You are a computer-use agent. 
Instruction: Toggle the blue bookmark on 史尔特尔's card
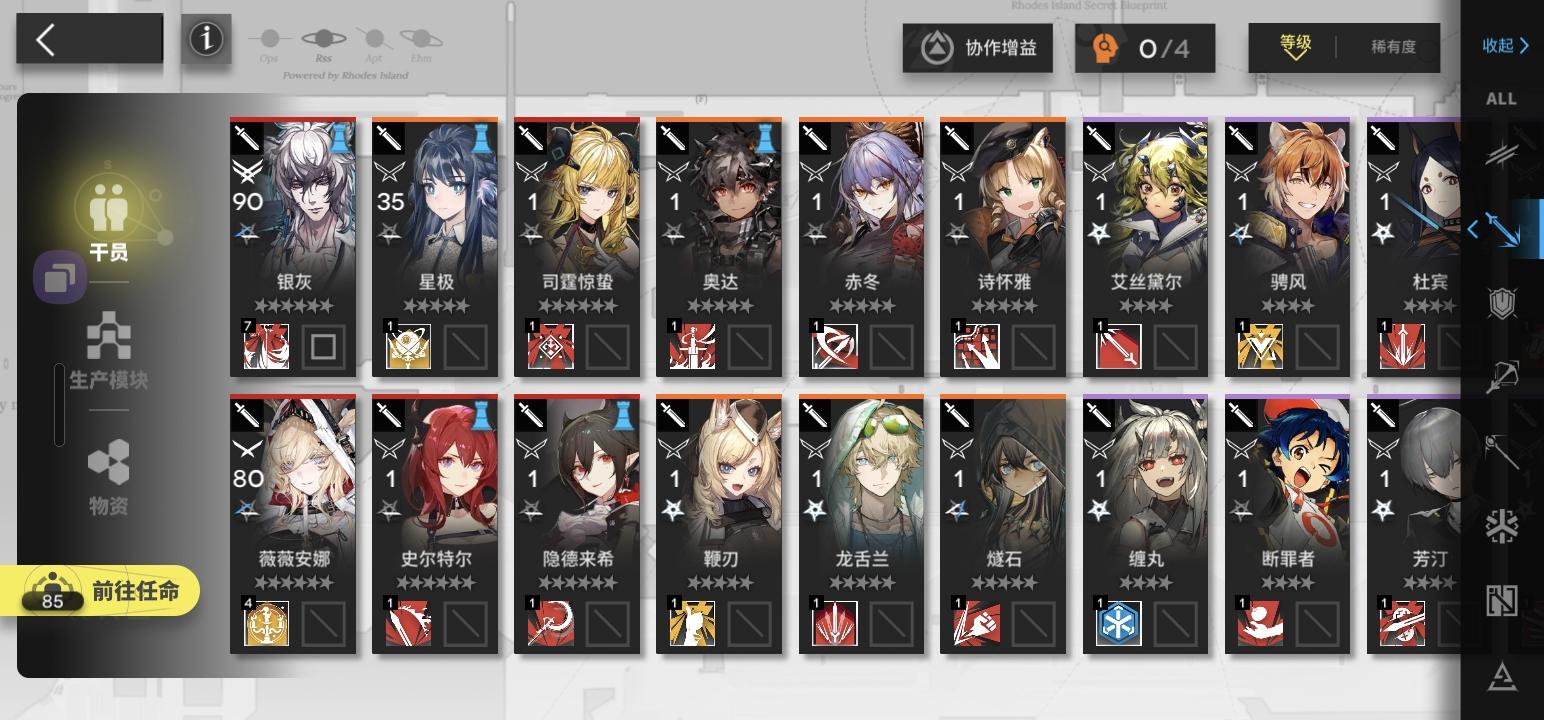(481, 417)
